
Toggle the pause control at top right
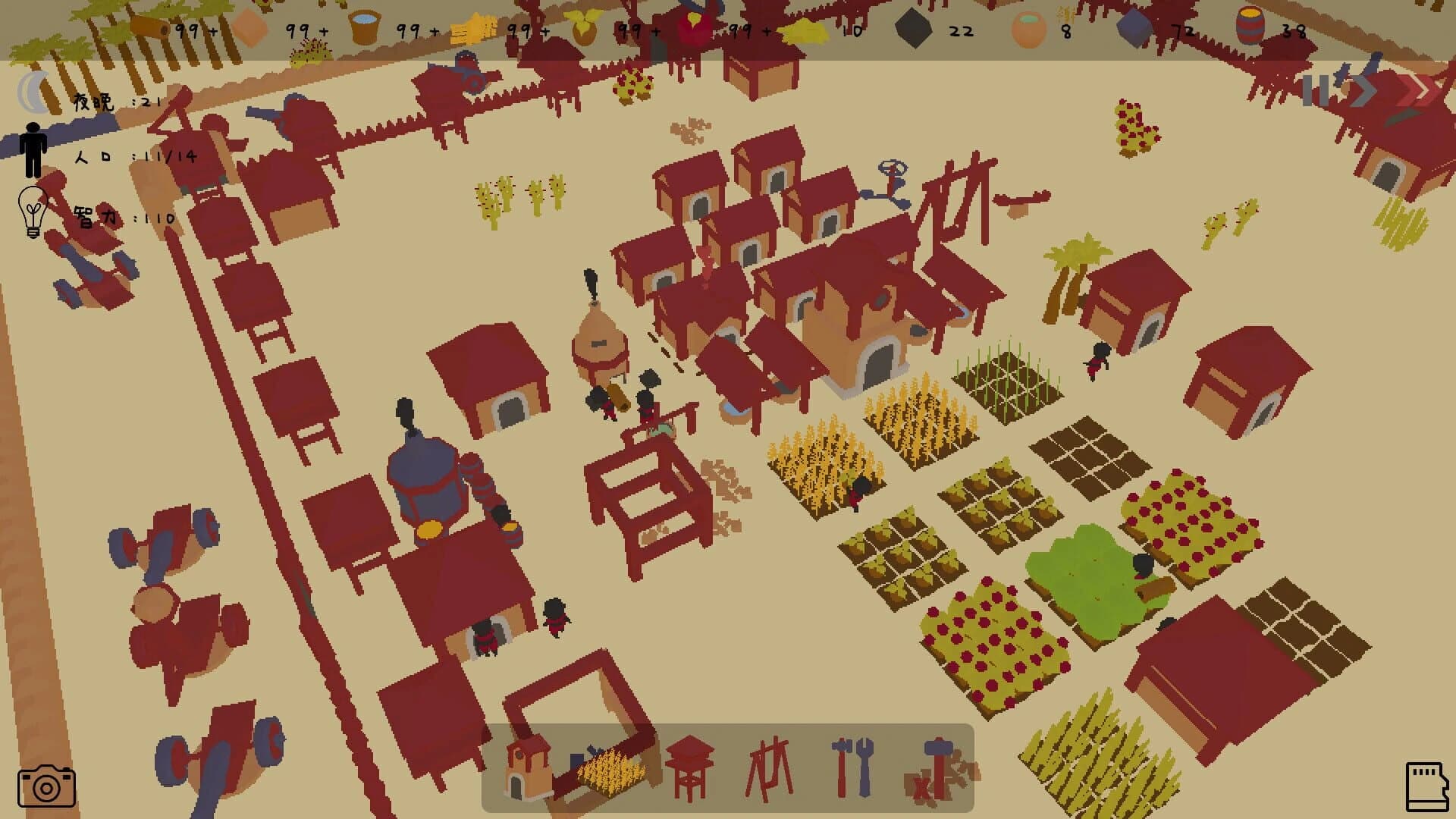pyautogui.click(x=1316, y=91)
